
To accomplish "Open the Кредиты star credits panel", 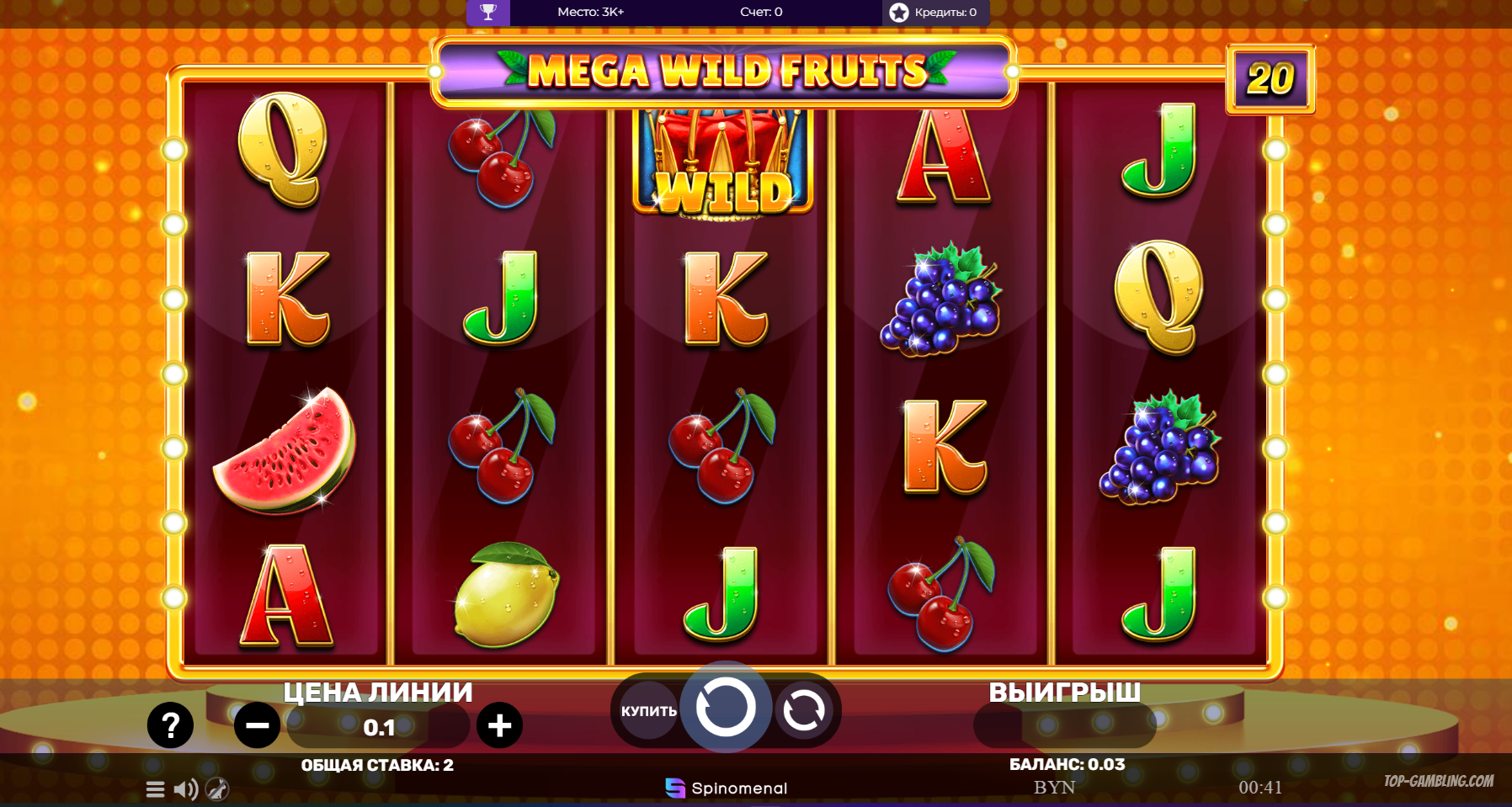I will pyautogui.click(x=935, y=12).
